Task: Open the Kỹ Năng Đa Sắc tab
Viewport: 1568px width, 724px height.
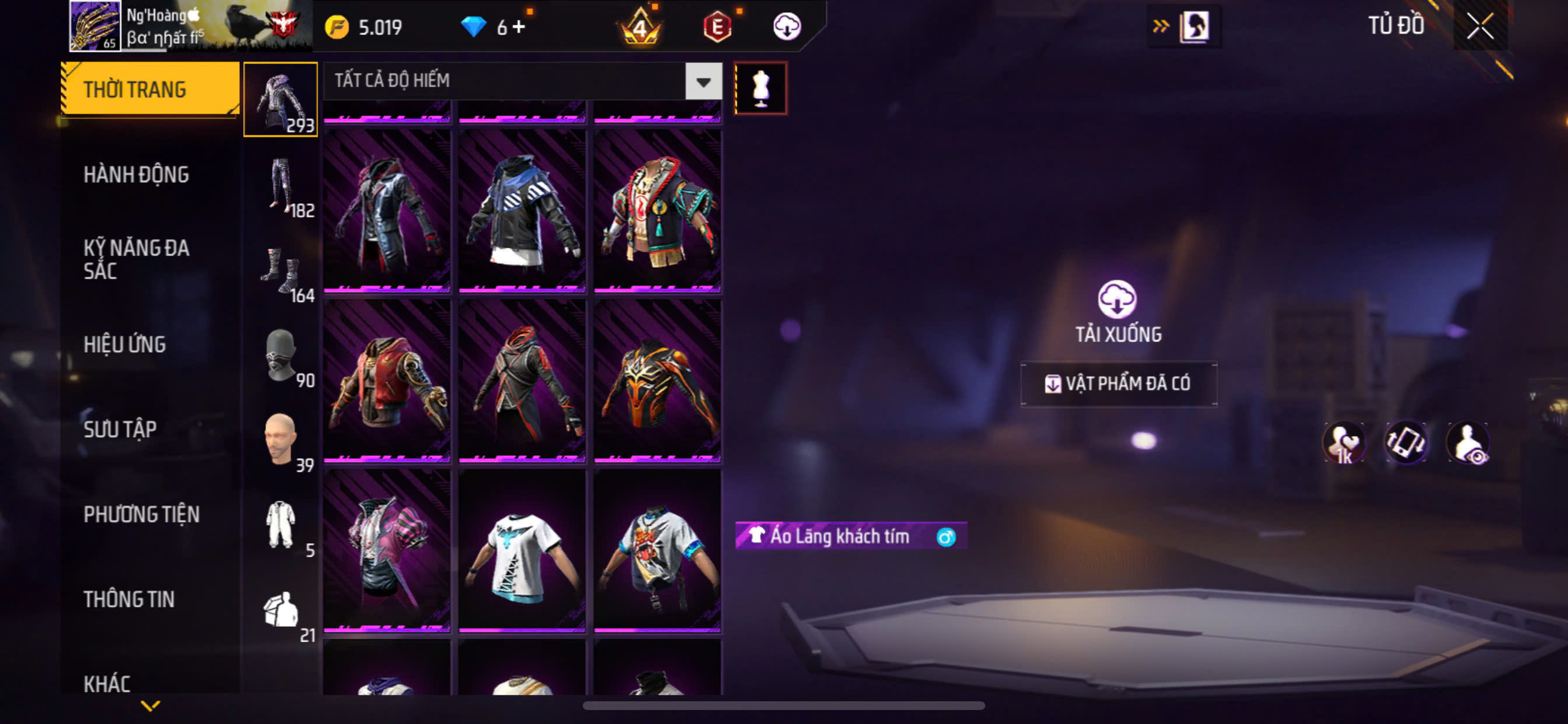Action: click(x=136, y=259)
